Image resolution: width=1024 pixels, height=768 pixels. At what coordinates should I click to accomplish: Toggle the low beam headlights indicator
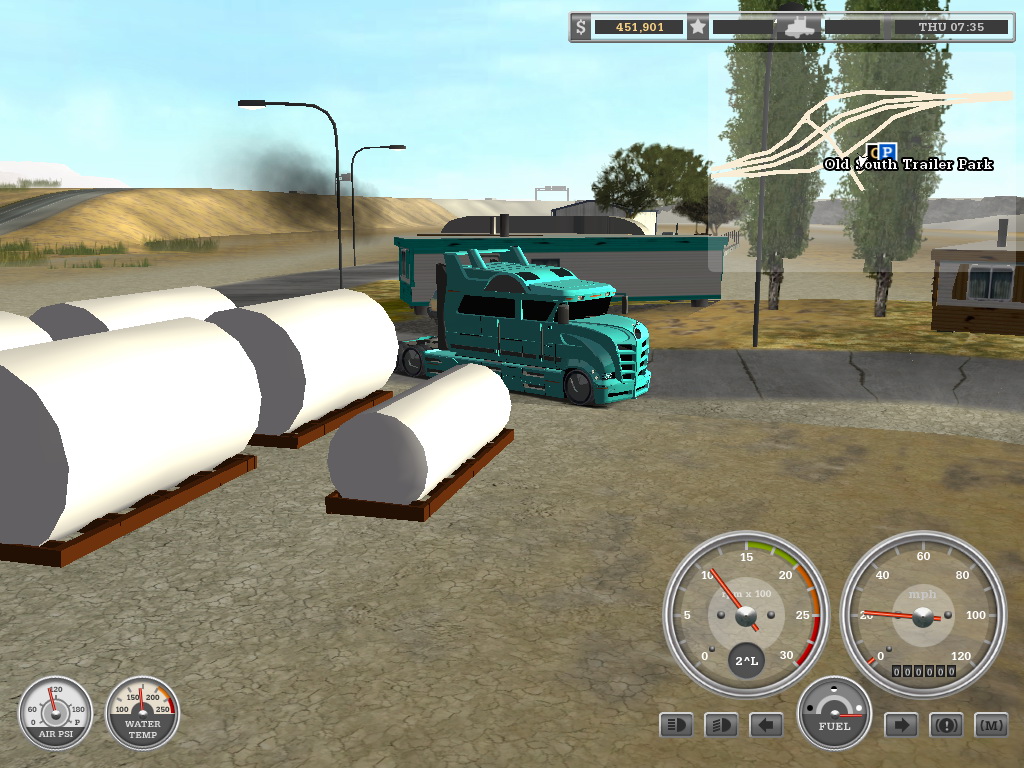pos(721,725)
